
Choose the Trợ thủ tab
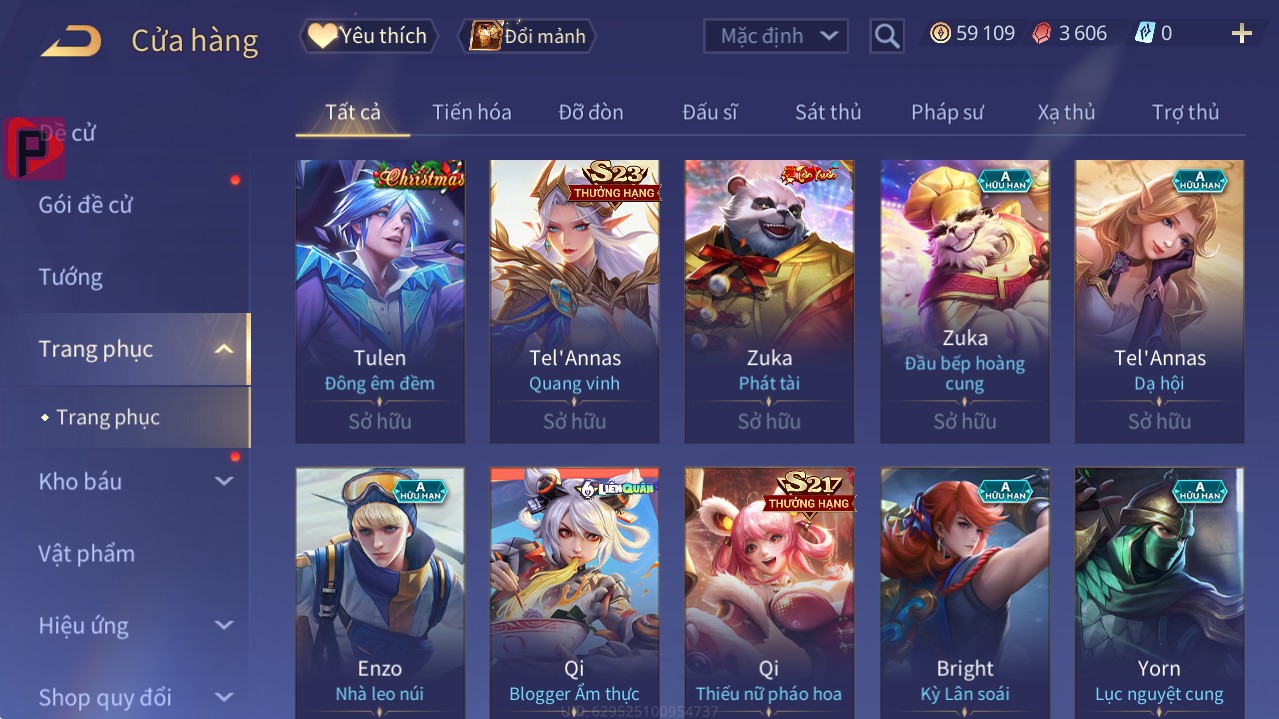click(1185, 112)
